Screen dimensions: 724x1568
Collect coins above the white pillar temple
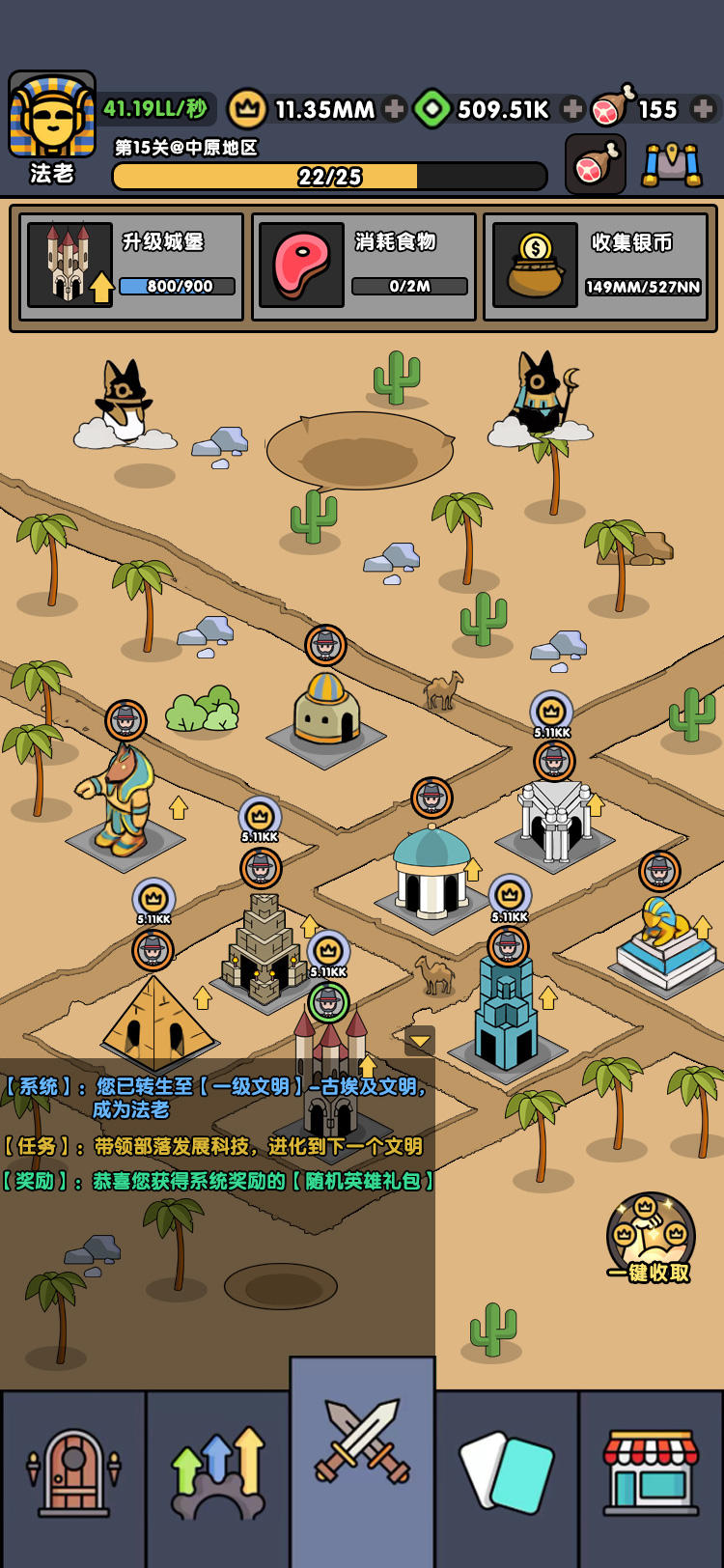click(x=551, y=713)
